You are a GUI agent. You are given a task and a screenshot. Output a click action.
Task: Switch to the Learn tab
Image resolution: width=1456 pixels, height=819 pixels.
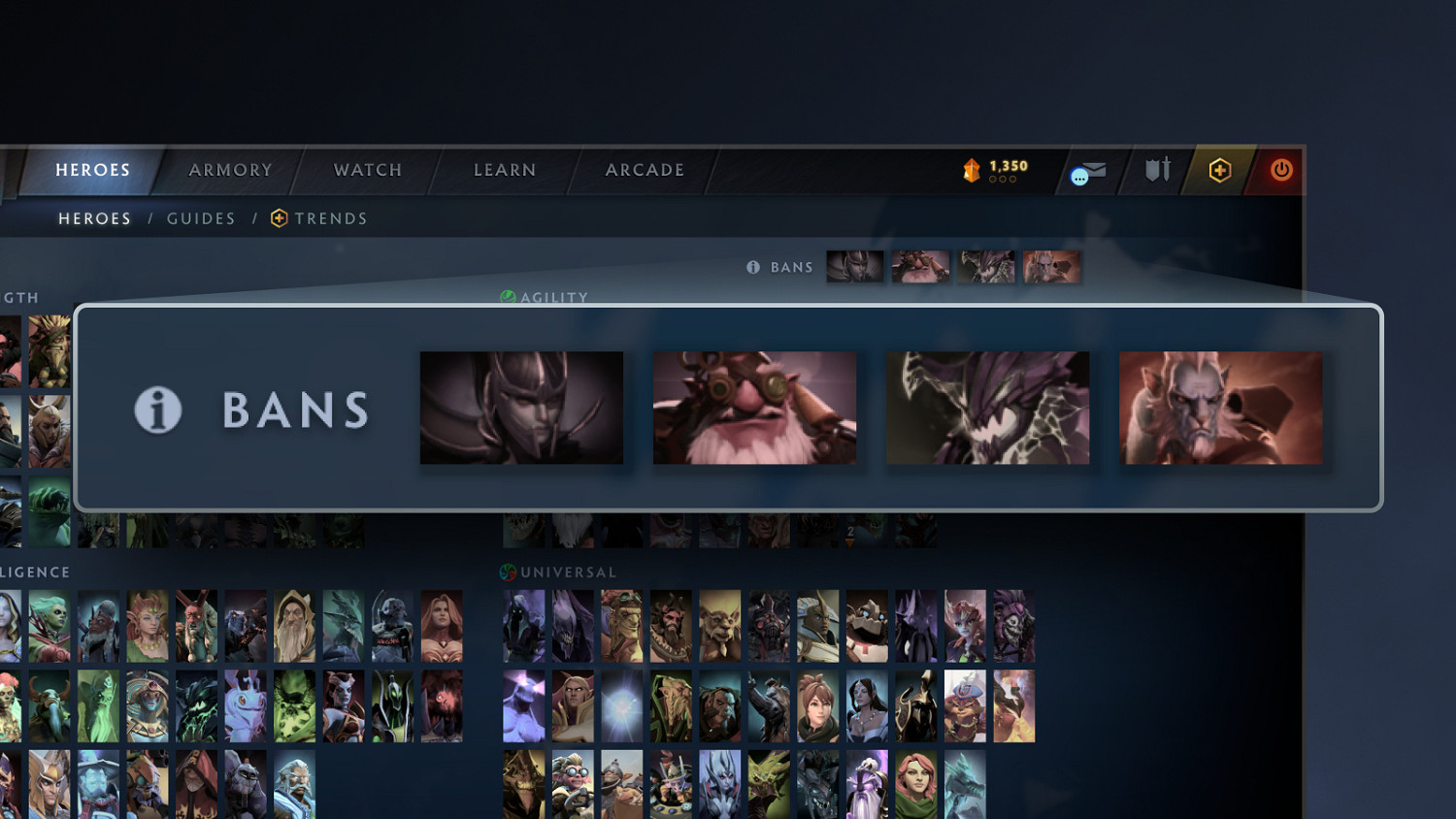504,170
